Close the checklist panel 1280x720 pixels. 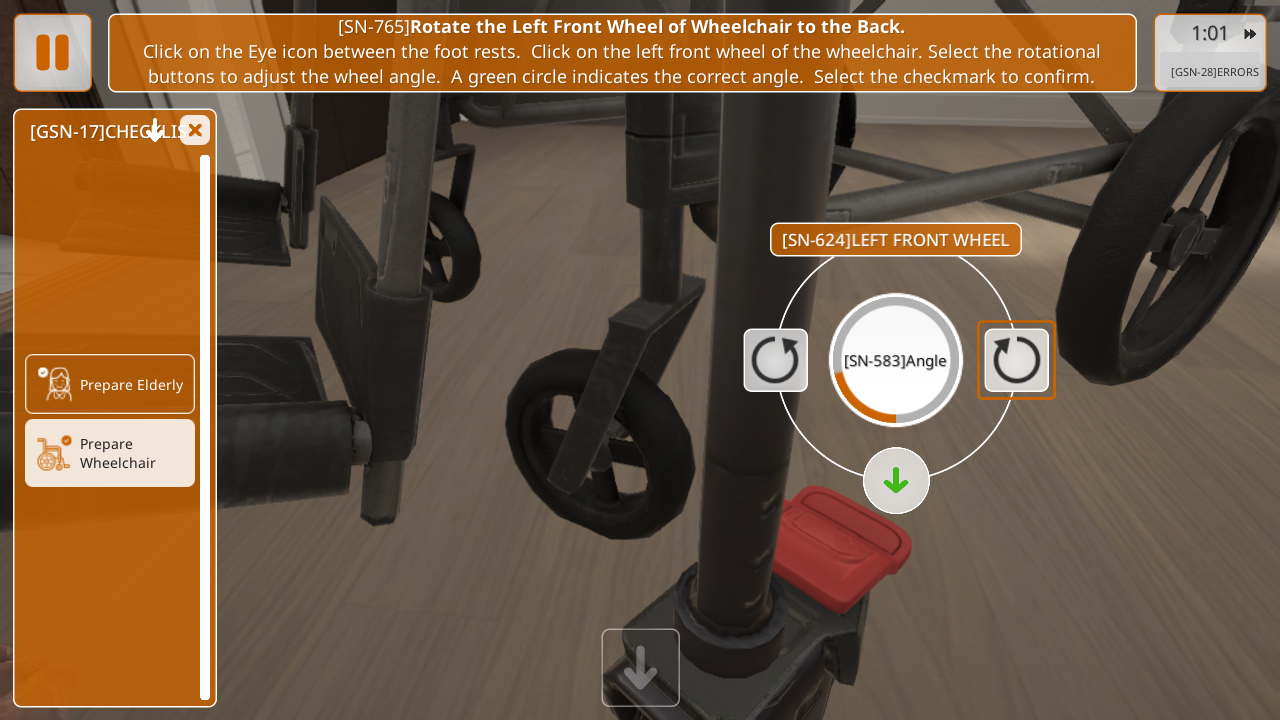pyautogui.click(x=195, y=130)
